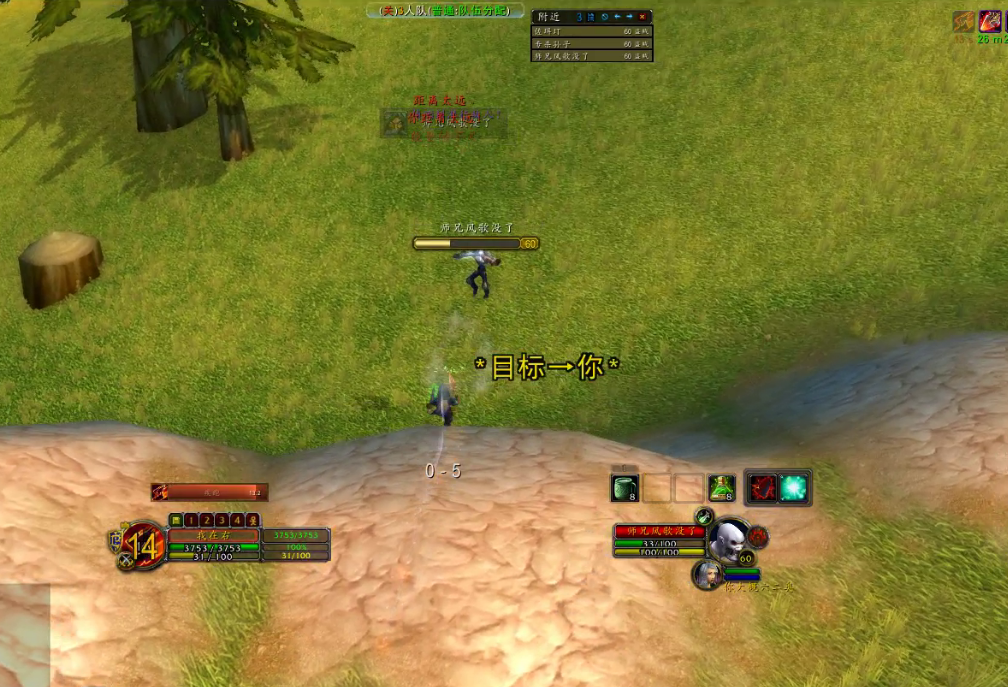Close the nearby players panel
This screenshot has height=687, width=1008.
642,17
